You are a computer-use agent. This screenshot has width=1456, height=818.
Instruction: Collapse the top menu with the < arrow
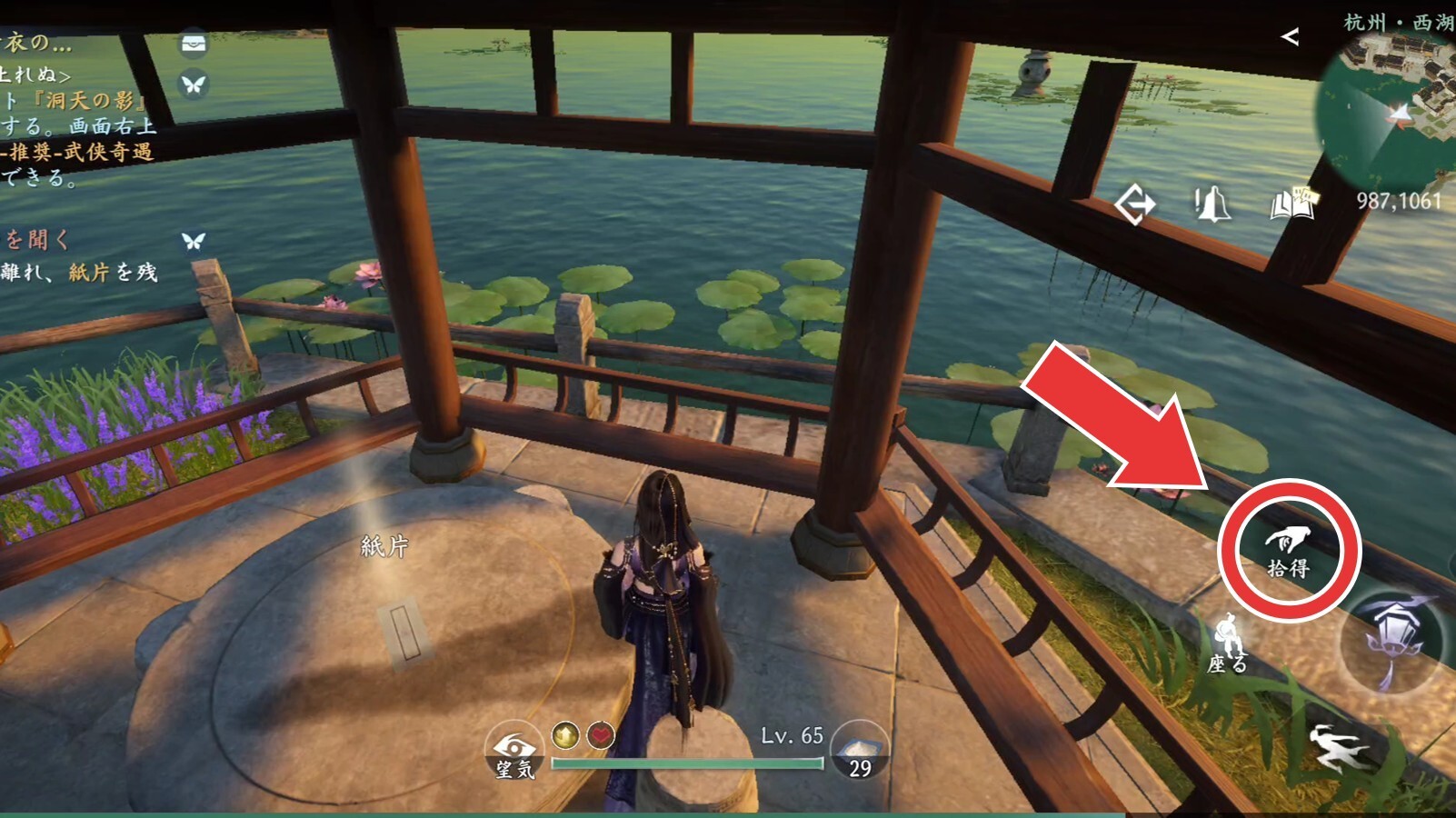1289,37
